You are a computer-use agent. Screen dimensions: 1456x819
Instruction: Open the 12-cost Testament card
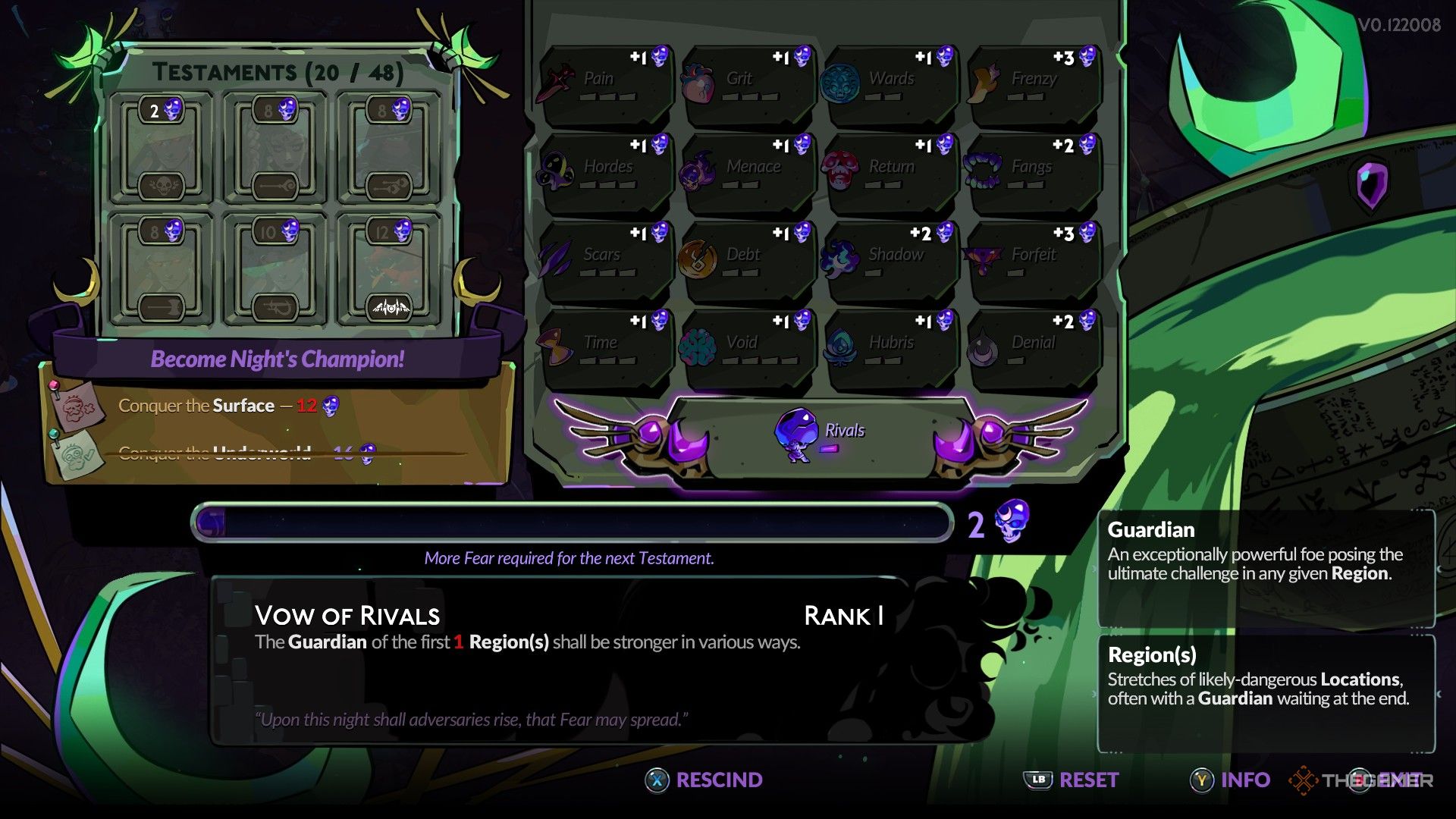[388, 260]
